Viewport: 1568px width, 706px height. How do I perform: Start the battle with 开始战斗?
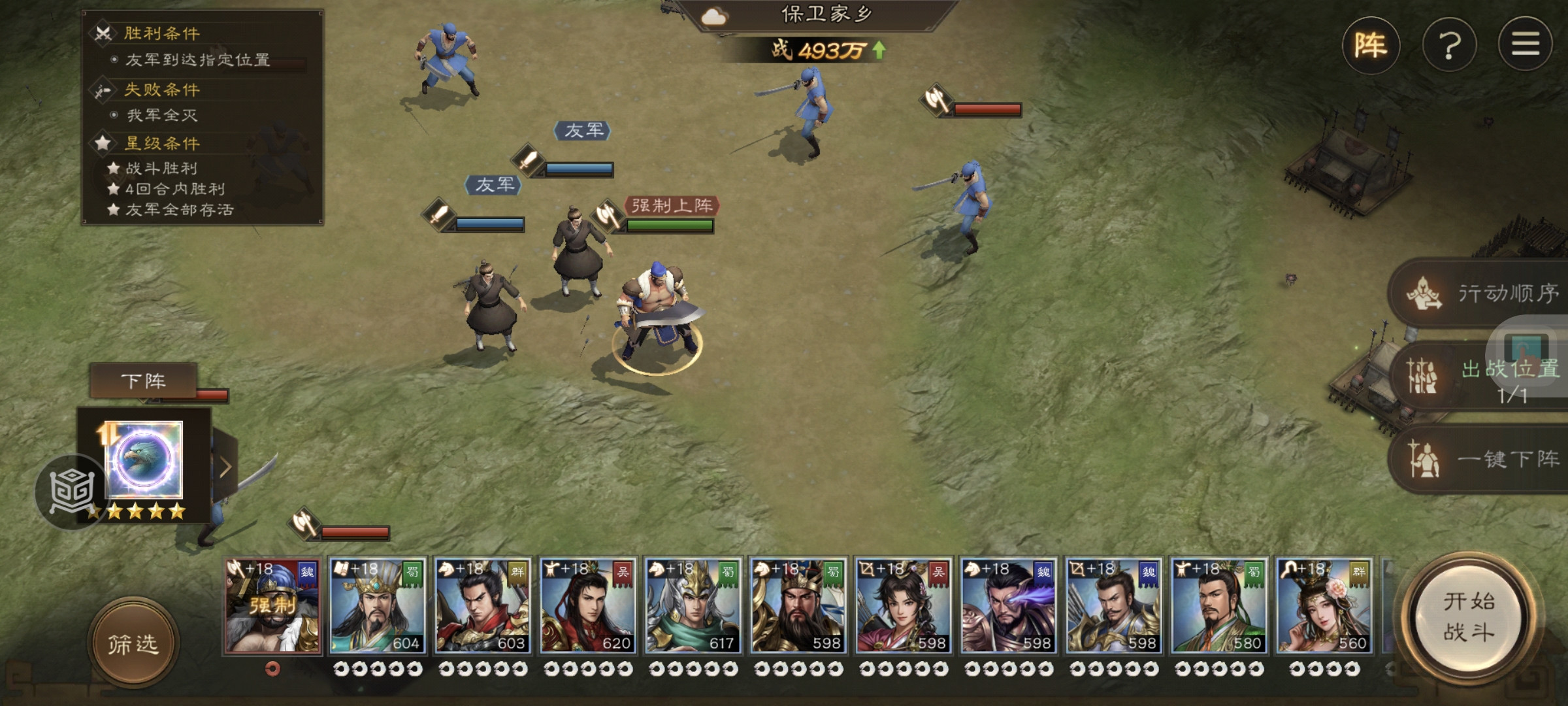pos(1469,616)
